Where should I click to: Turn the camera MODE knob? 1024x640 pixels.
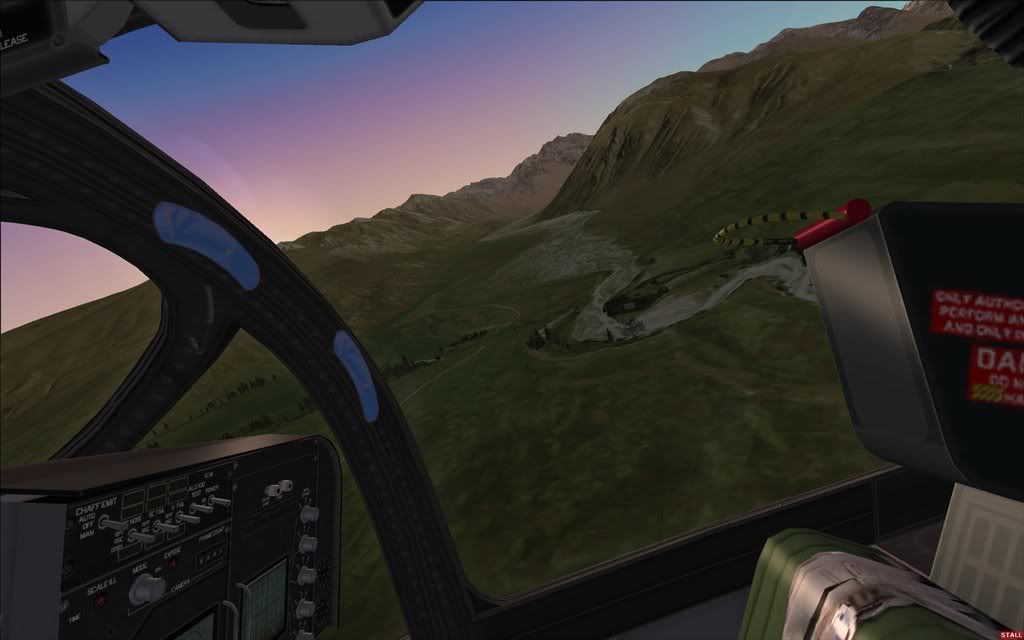pos(148,590)
